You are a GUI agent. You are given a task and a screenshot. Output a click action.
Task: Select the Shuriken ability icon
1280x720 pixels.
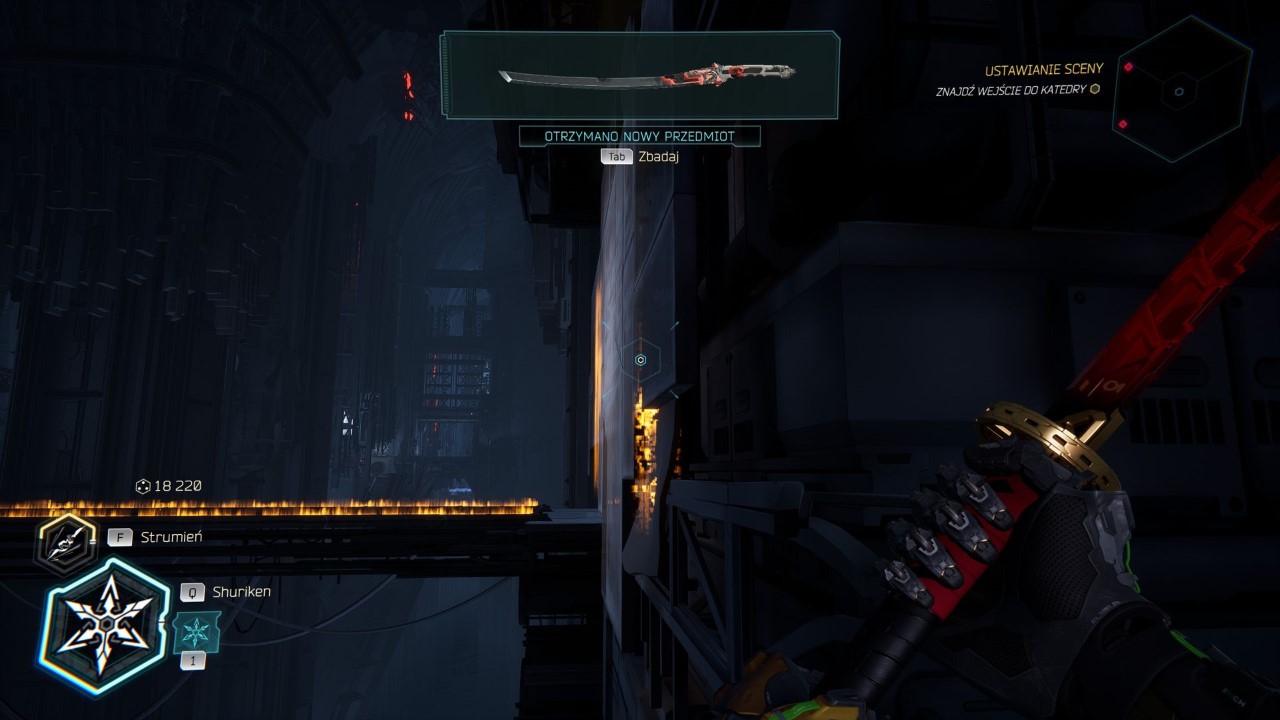105,625
